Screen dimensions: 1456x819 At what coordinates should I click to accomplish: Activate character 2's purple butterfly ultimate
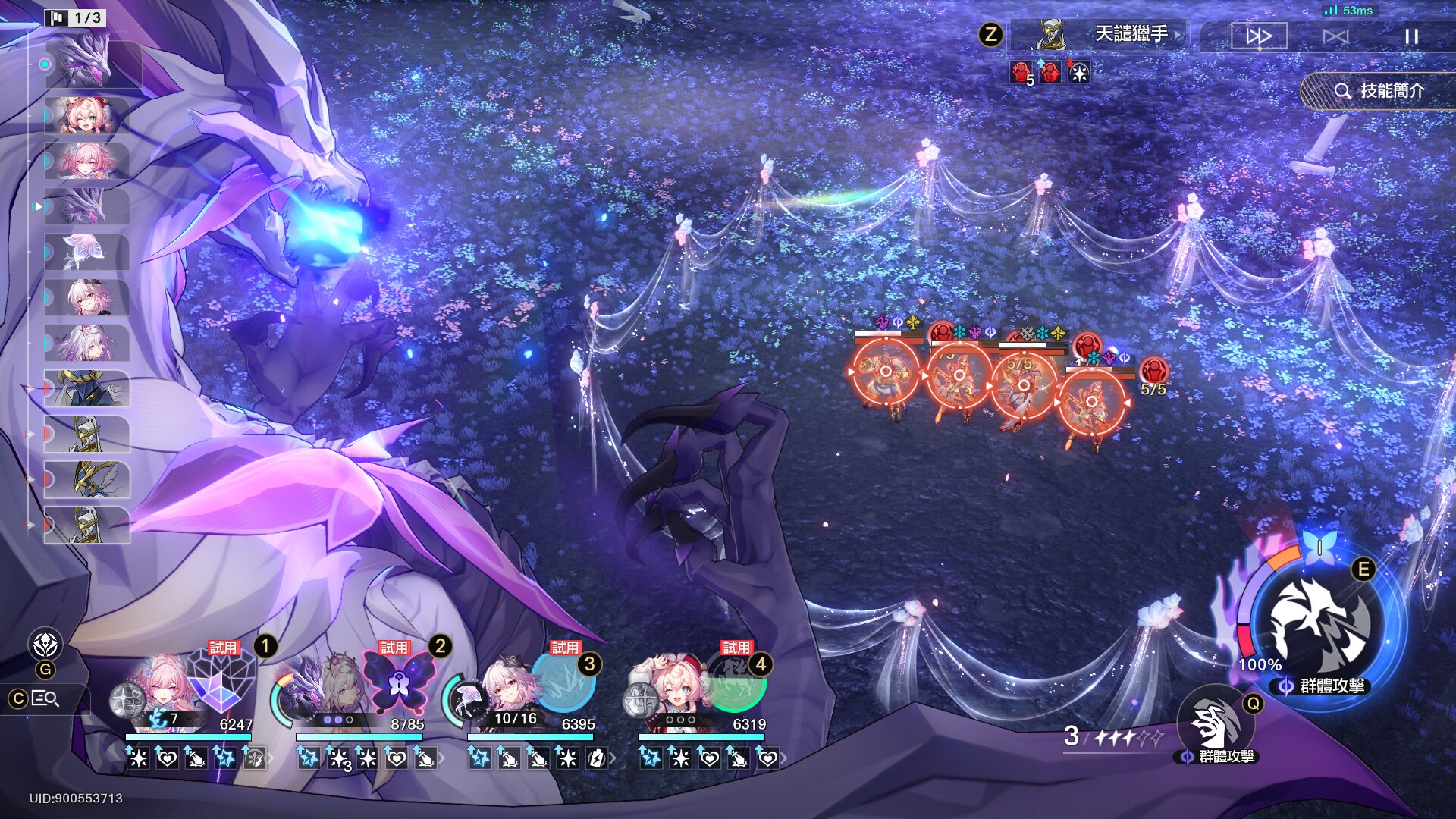pos(399,680)
